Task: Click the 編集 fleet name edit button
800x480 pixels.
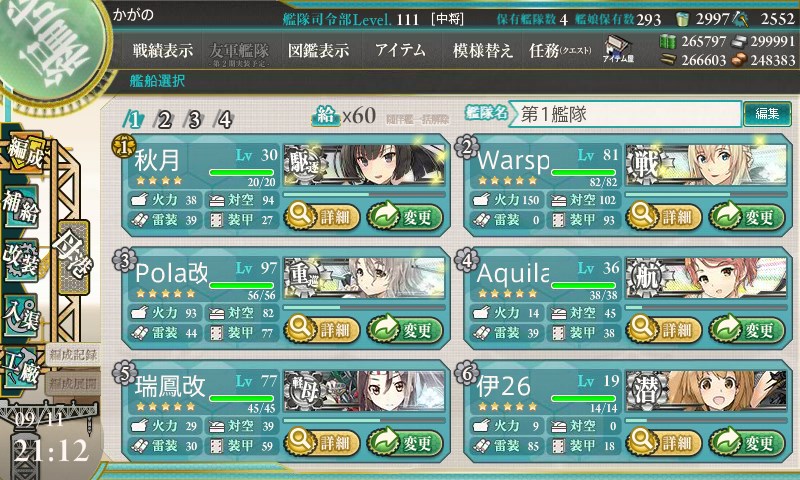Action: [x=767, y=114]
